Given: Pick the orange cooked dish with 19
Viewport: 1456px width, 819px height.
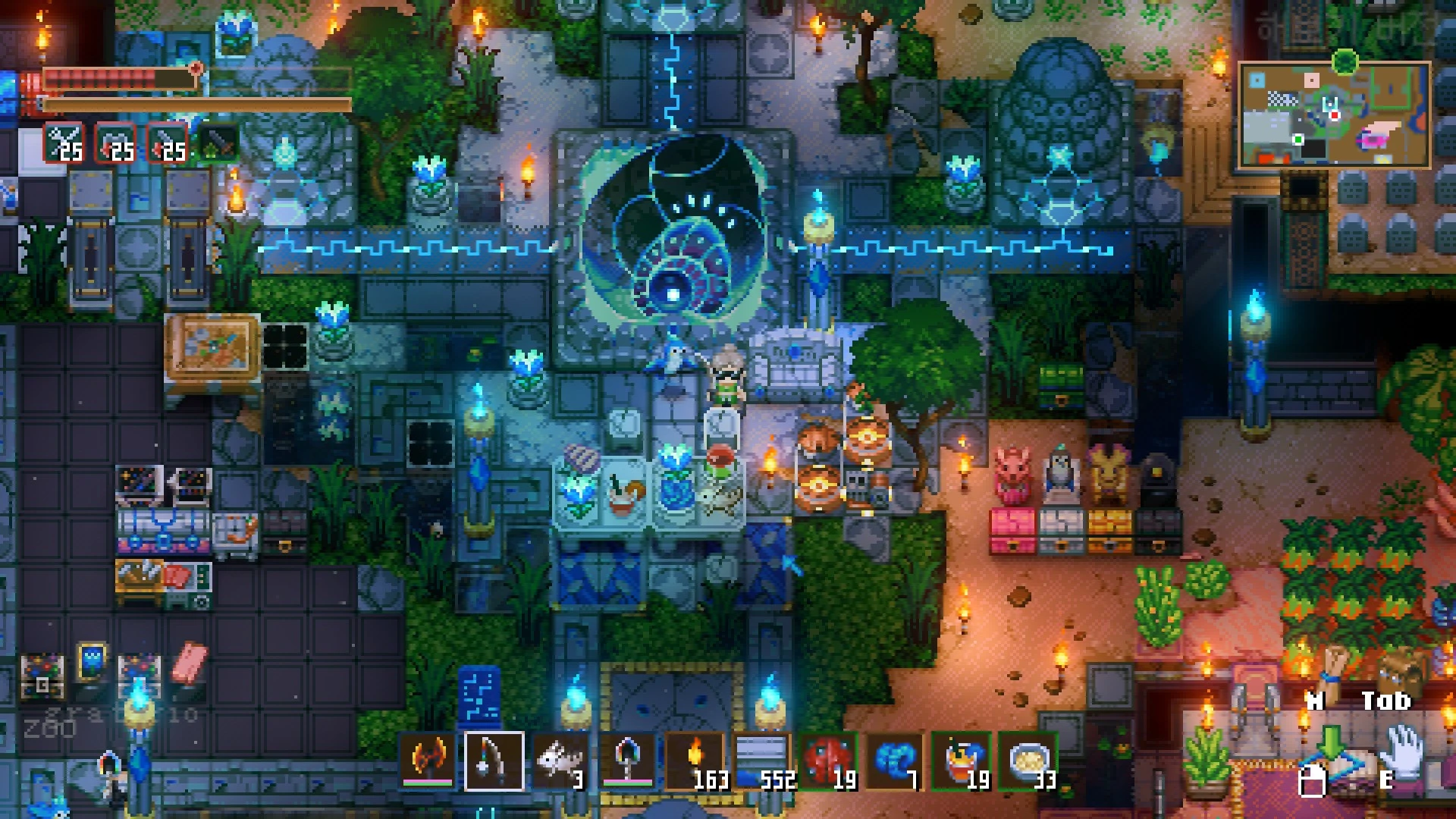Looking at the screenshot, I should click(x=961, y=761).
